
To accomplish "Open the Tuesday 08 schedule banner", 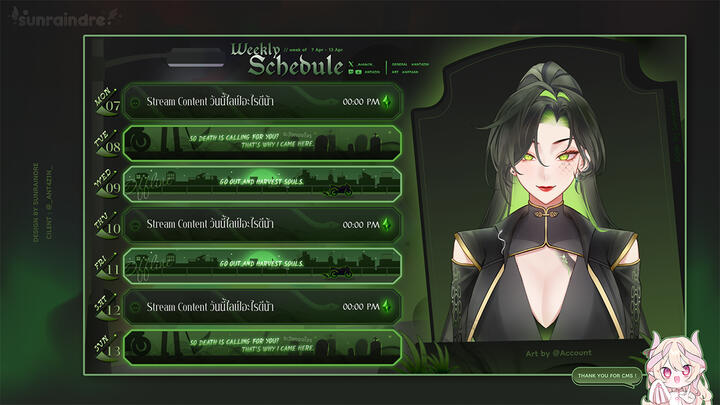I will [262, 143].
